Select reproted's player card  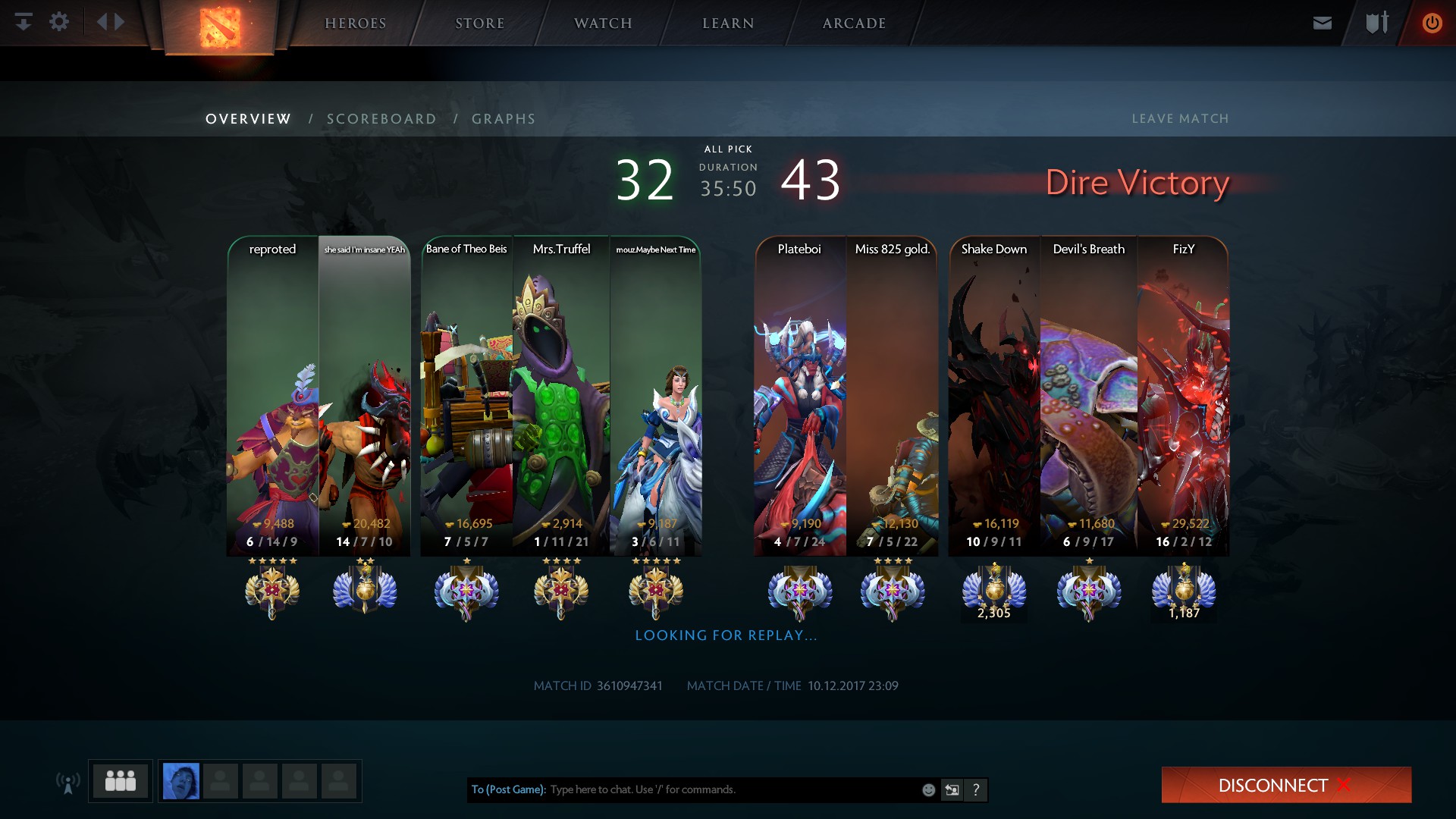pos(272,394)
